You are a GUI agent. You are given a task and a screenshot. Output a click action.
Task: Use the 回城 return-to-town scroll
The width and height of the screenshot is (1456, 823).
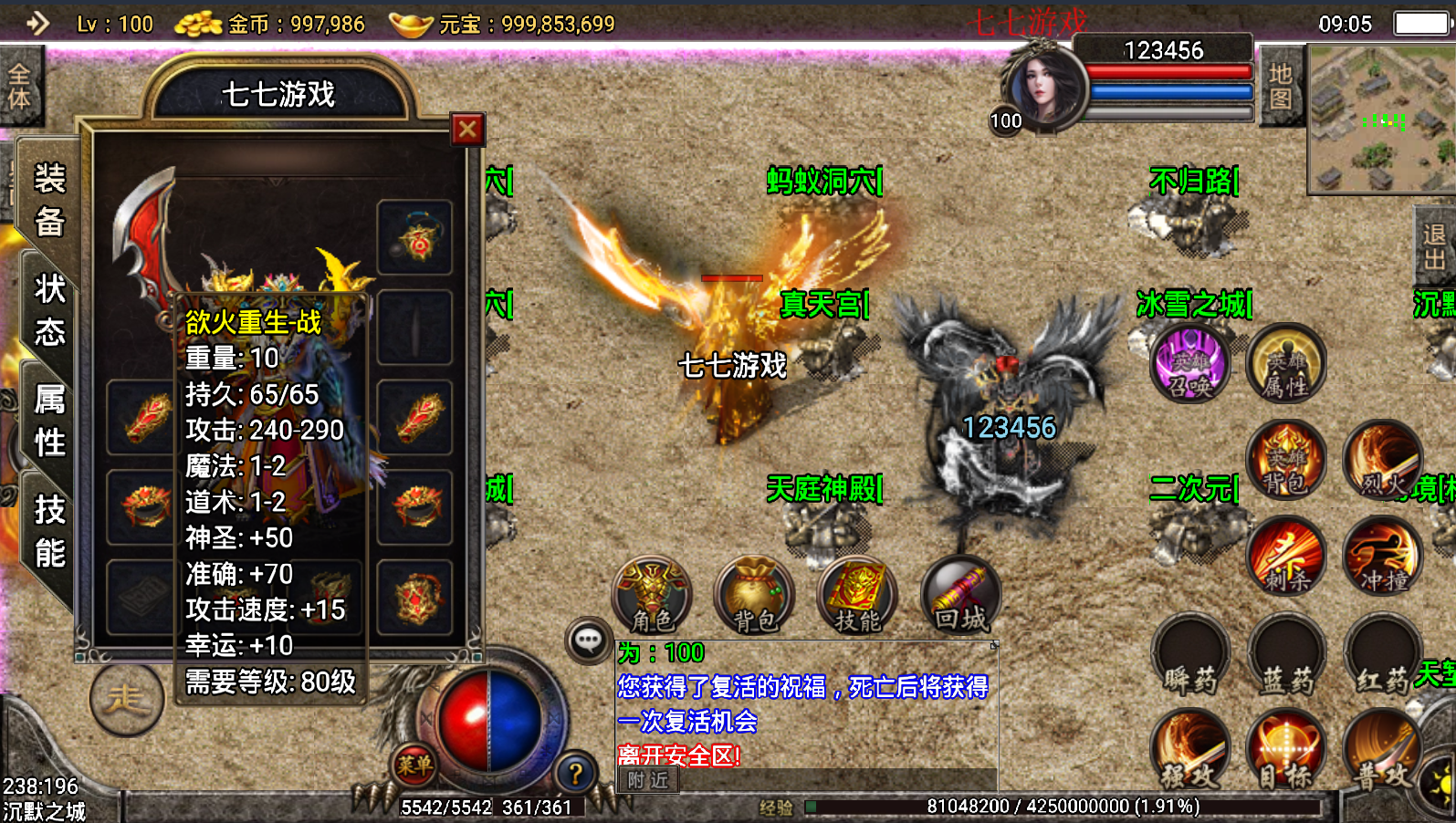(960, 595)
